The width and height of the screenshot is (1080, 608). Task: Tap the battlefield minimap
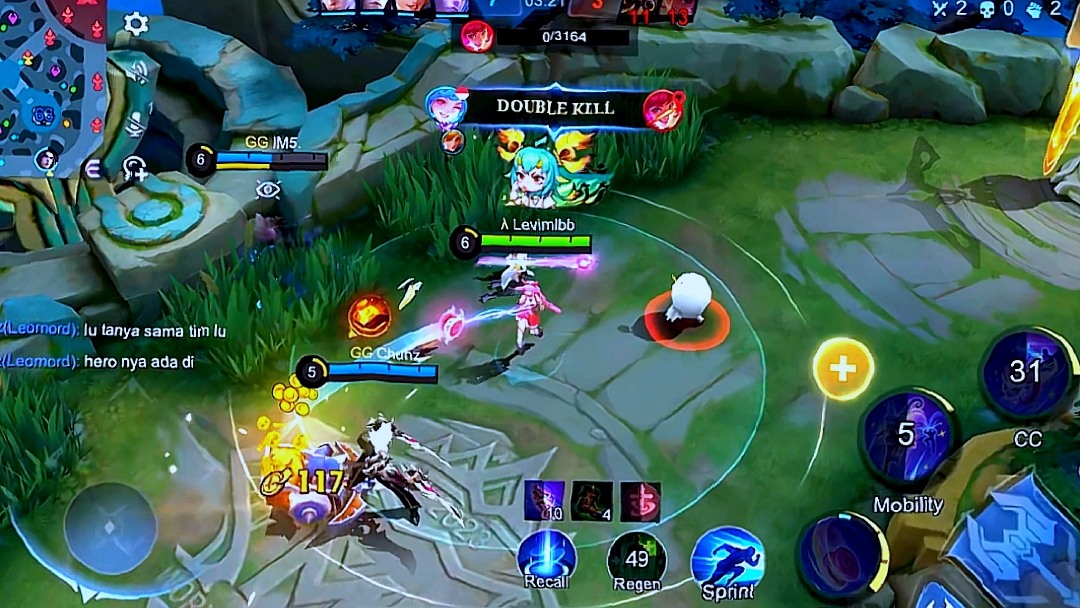[x=52, y=85]
